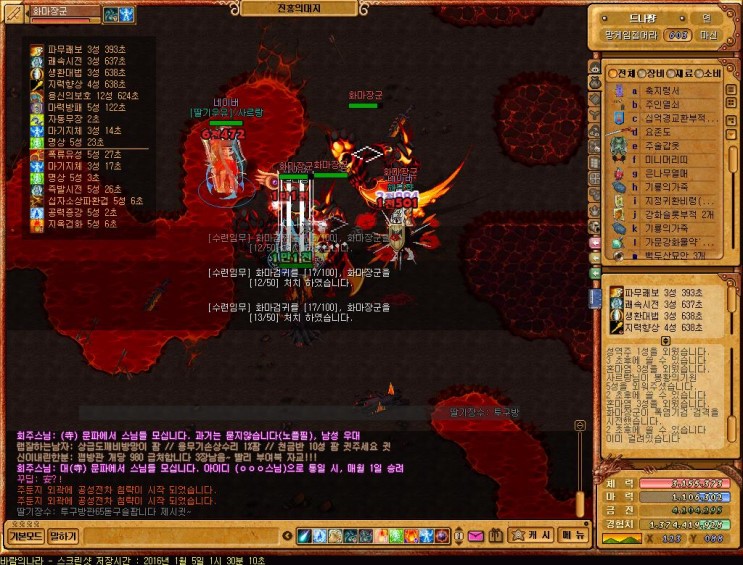The height and width of the screenshot is (565, 743).
Task: Click the 요준도 weapon in inventory
Action: [655, 131]
